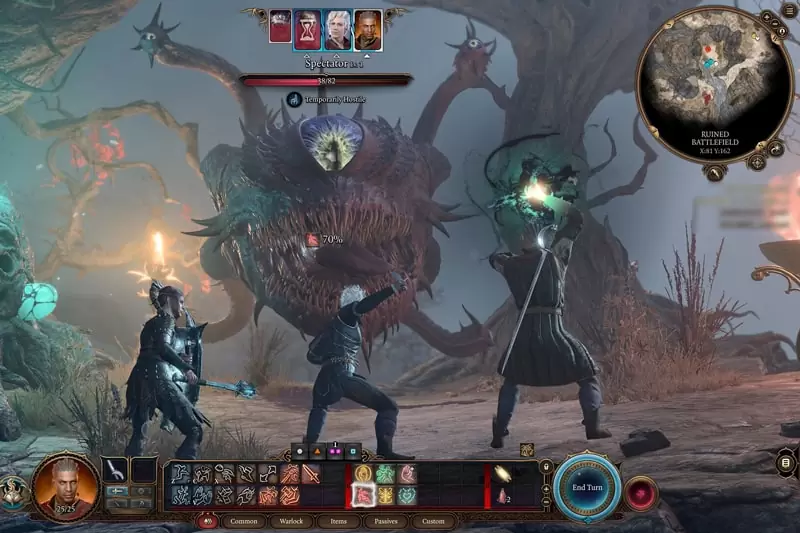Click the red orb beside End Turn

click(641, 492)
